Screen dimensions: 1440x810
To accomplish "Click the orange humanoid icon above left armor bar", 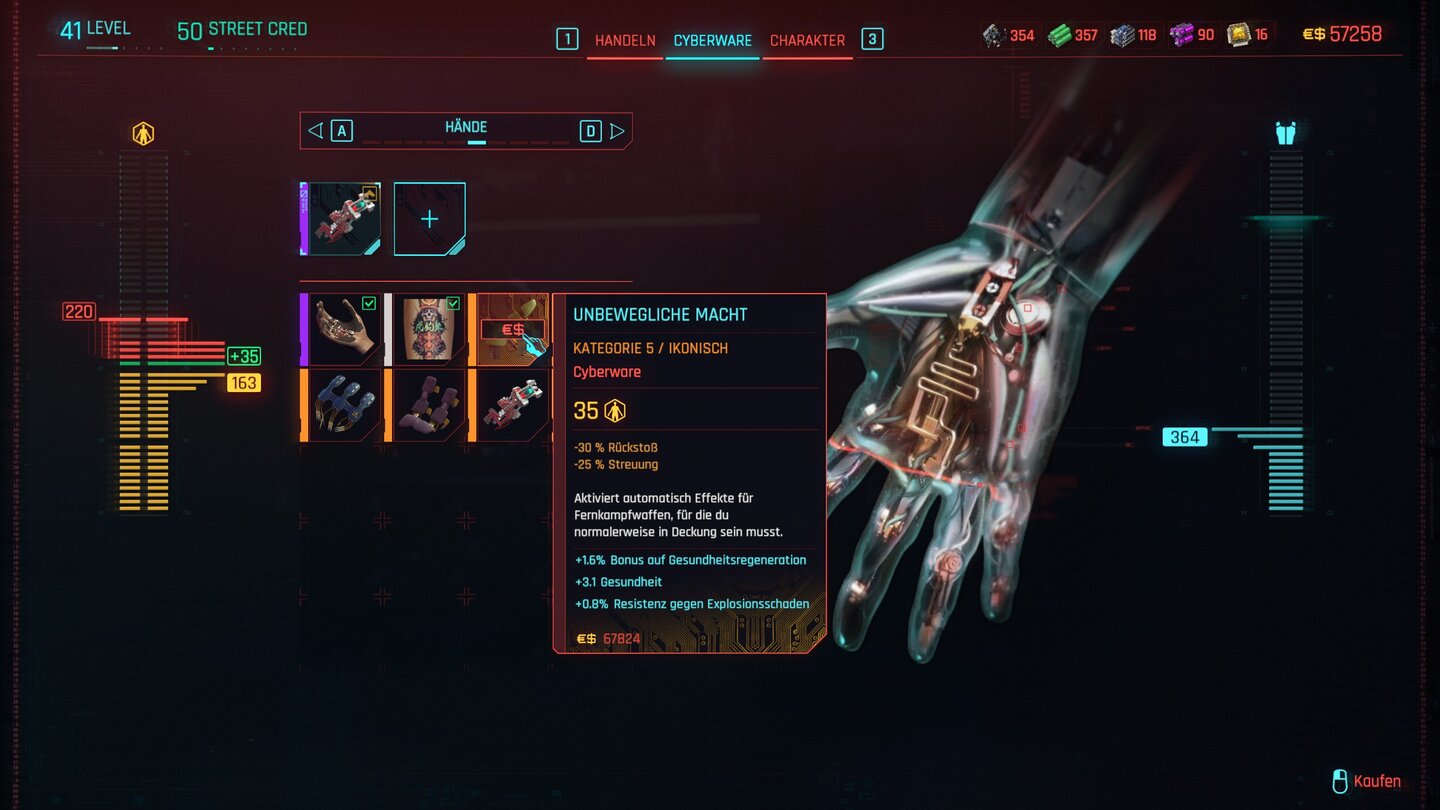I will coord(141,131).
